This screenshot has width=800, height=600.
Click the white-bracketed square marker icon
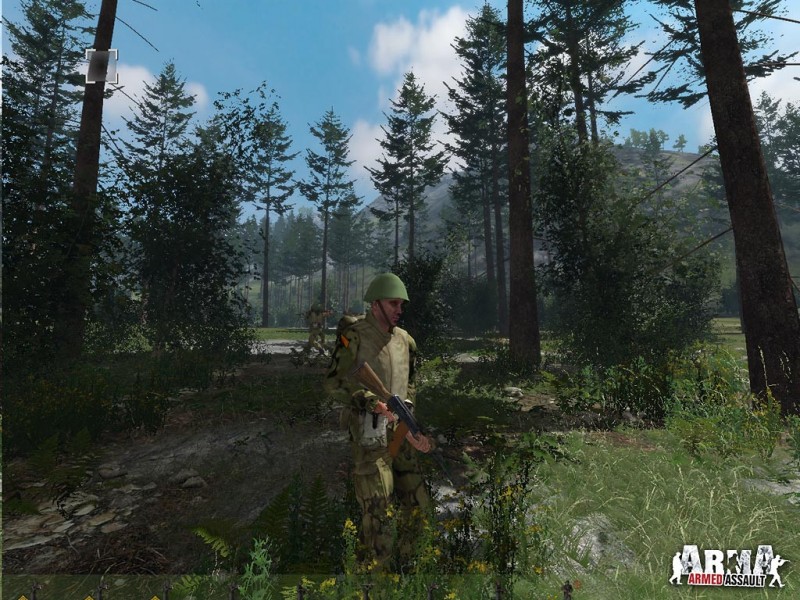(x=101, y=66)
